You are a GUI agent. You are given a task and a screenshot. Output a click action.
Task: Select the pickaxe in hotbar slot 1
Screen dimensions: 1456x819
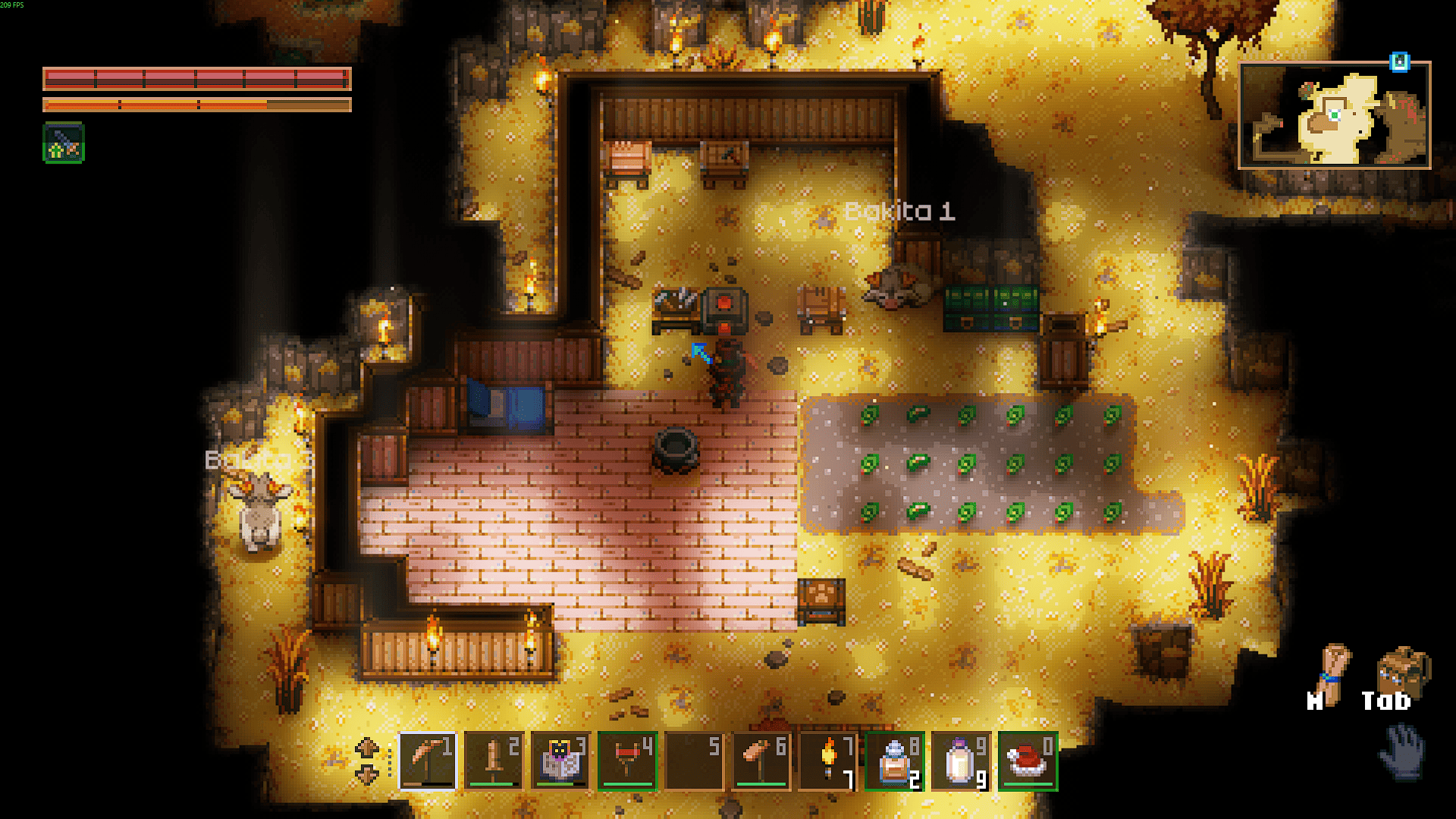coord(427,761)
